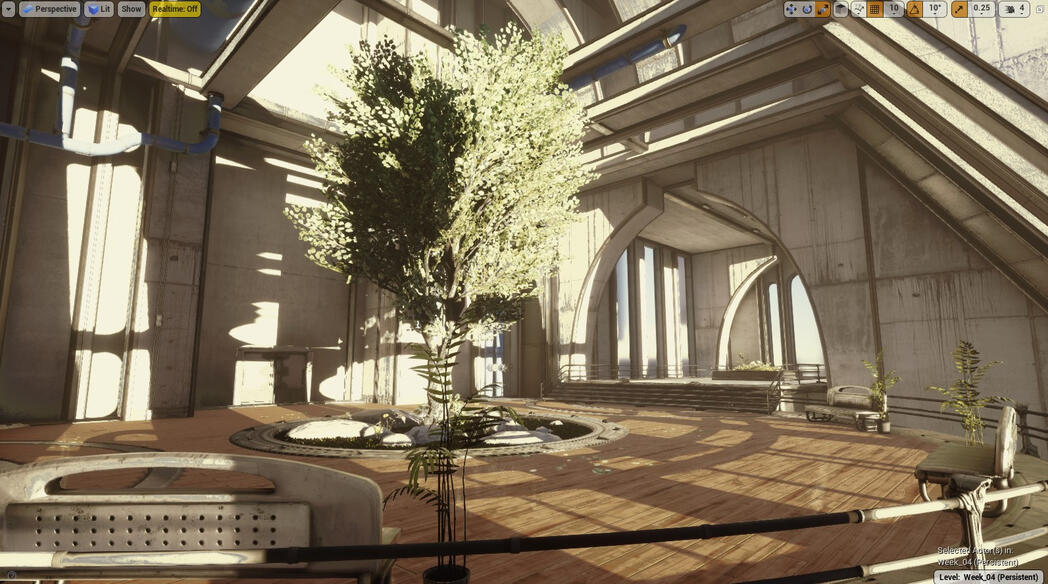Image resolution: width=1048 pixels, height=584 pixels.
Task: Toggle grid snapping
Action: (x=875, y=9)
